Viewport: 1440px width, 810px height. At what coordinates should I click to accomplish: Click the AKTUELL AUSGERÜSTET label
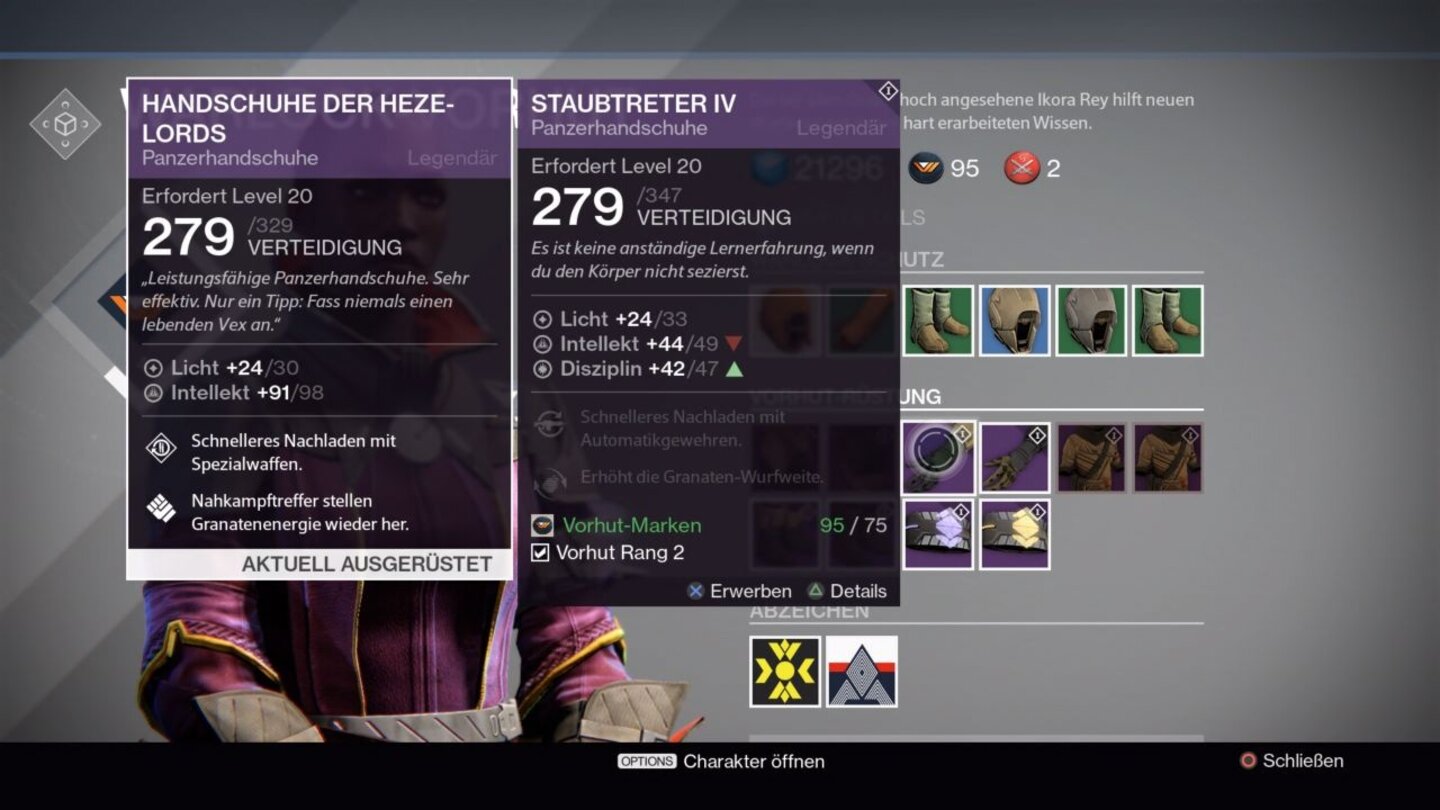[367, 564]
